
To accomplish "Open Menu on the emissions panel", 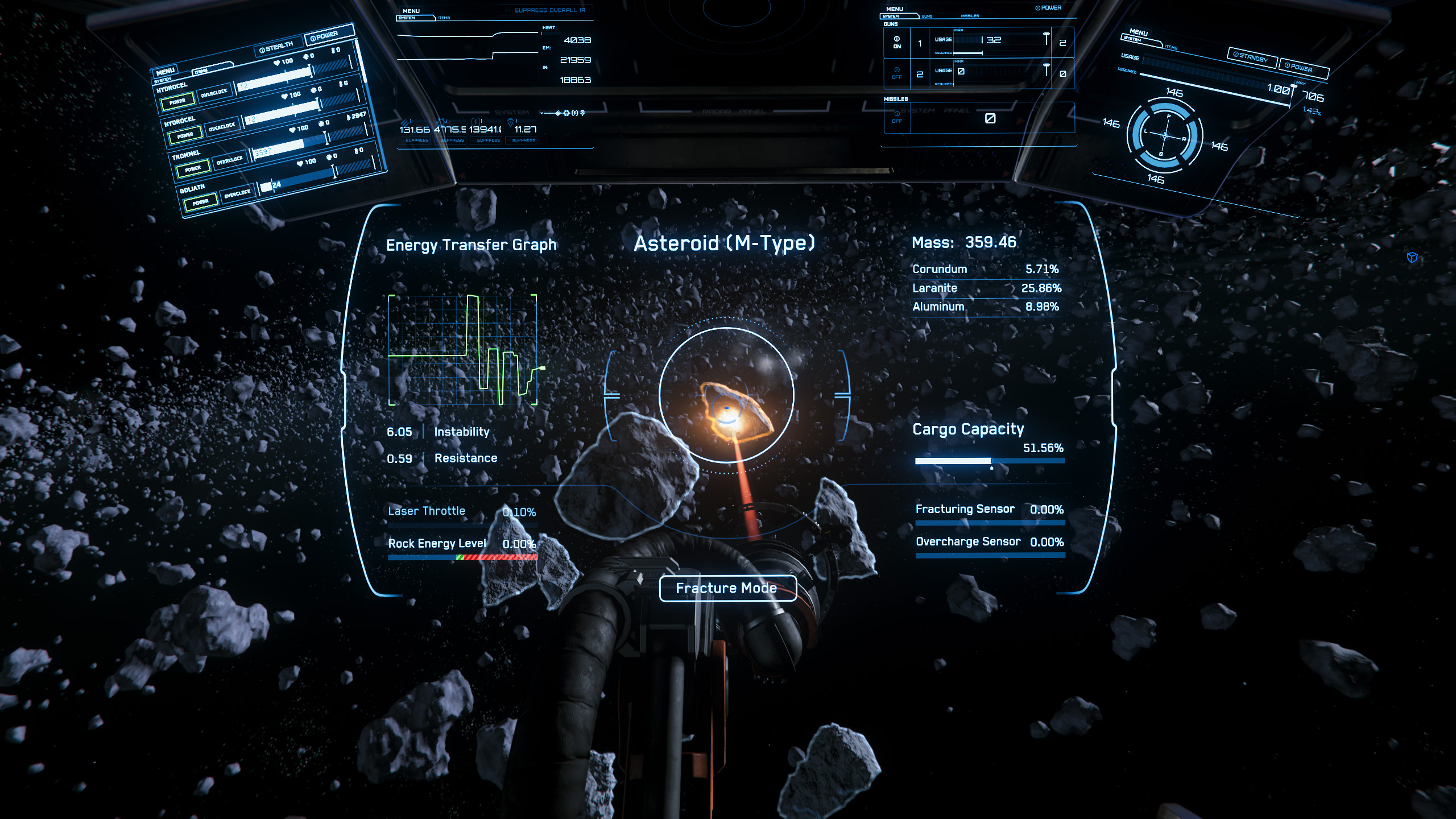I will pos(411,11).
